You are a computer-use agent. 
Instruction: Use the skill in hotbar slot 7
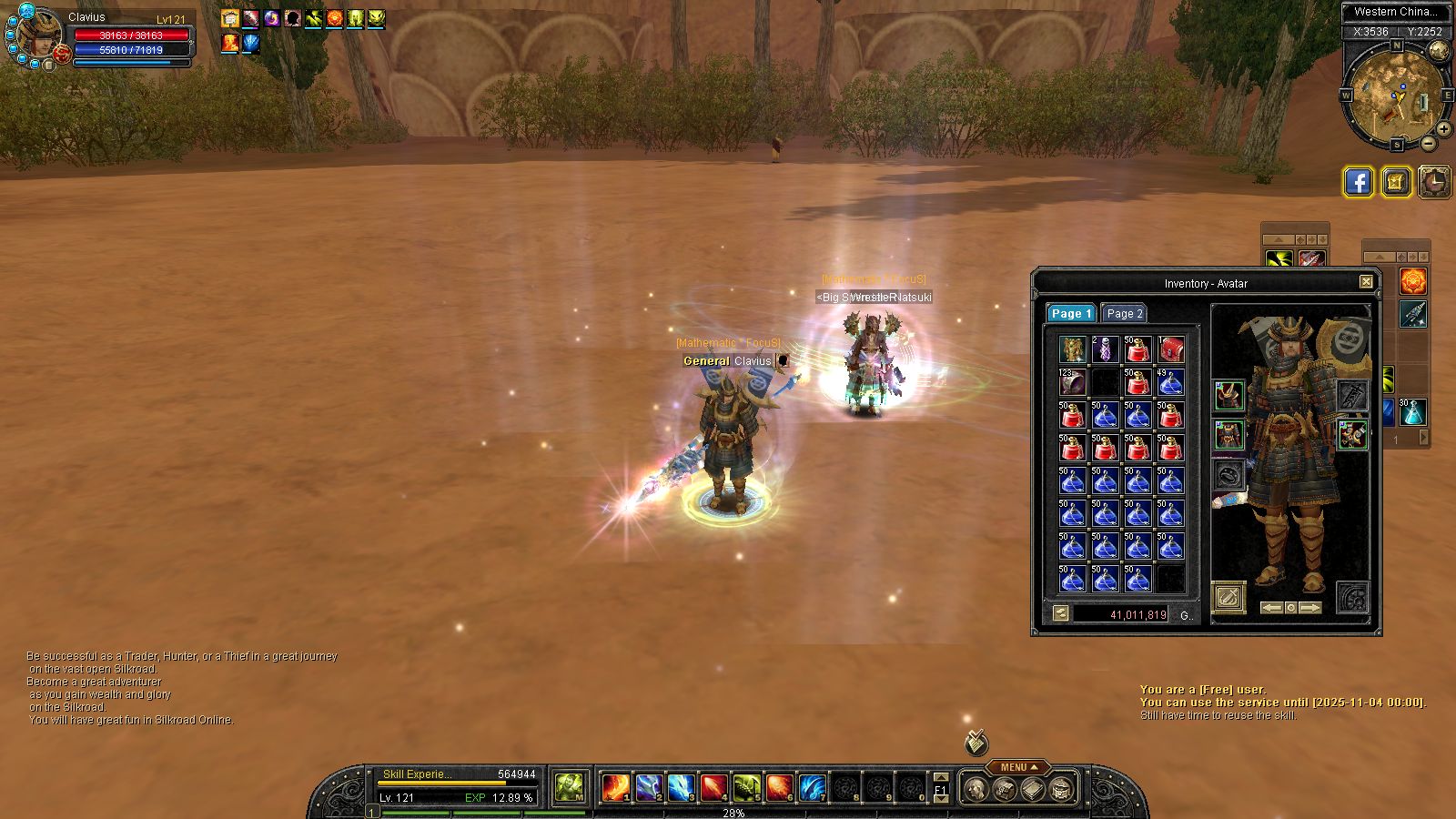pos(812,787)
